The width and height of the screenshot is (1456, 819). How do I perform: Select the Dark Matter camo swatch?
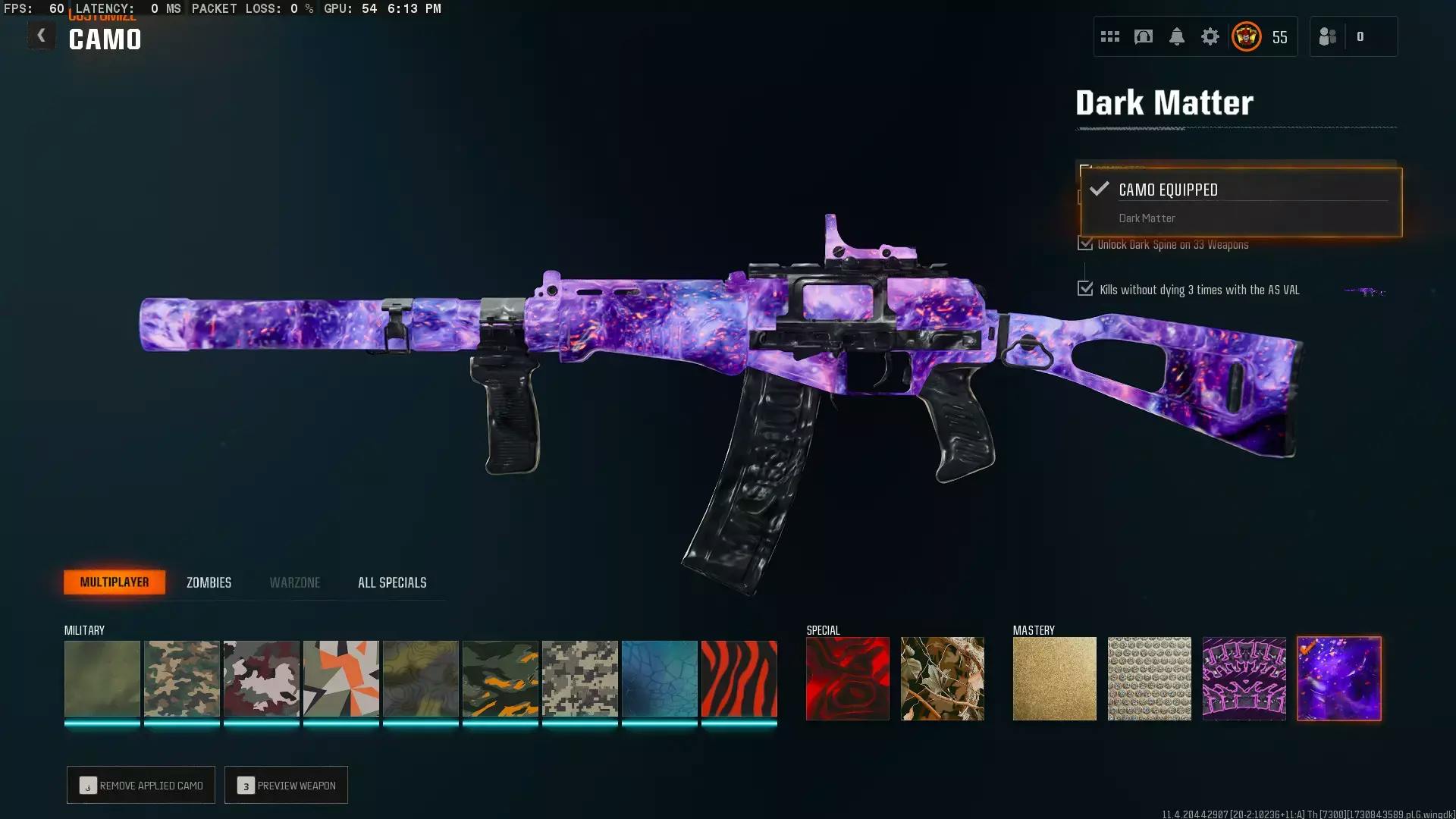[1338, 679]
